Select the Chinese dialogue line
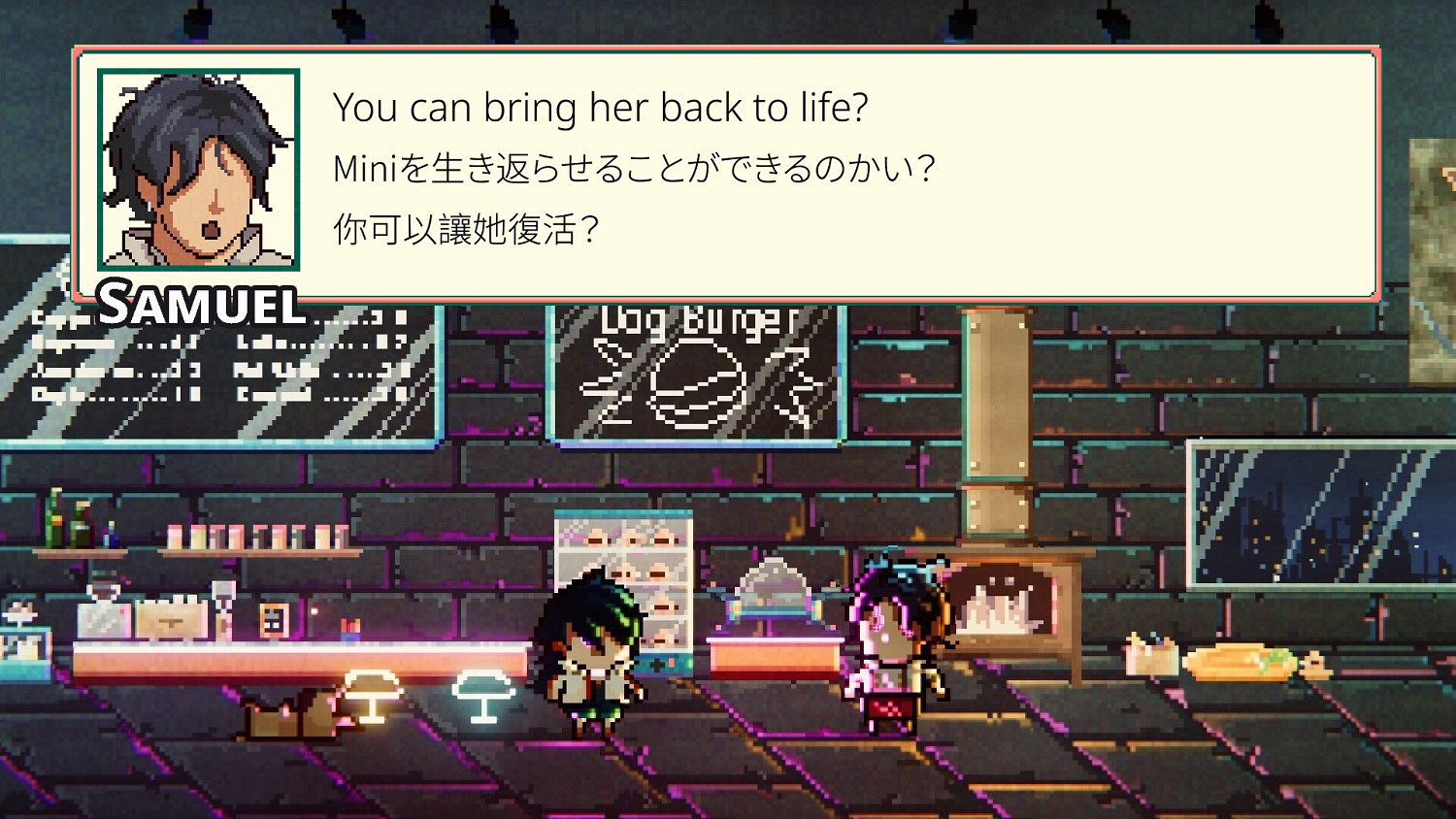This screenshot has height=819, width=1456. [466, 228]
